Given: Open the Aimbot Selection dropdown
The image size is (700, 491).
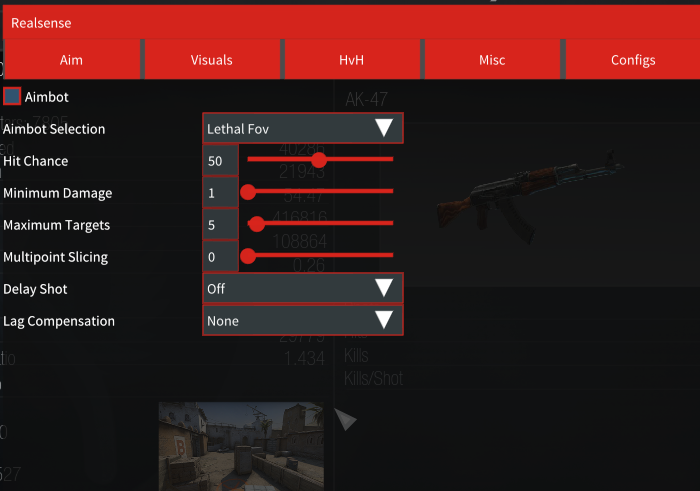Looking at the screenshot, I should tap(303, 128).
